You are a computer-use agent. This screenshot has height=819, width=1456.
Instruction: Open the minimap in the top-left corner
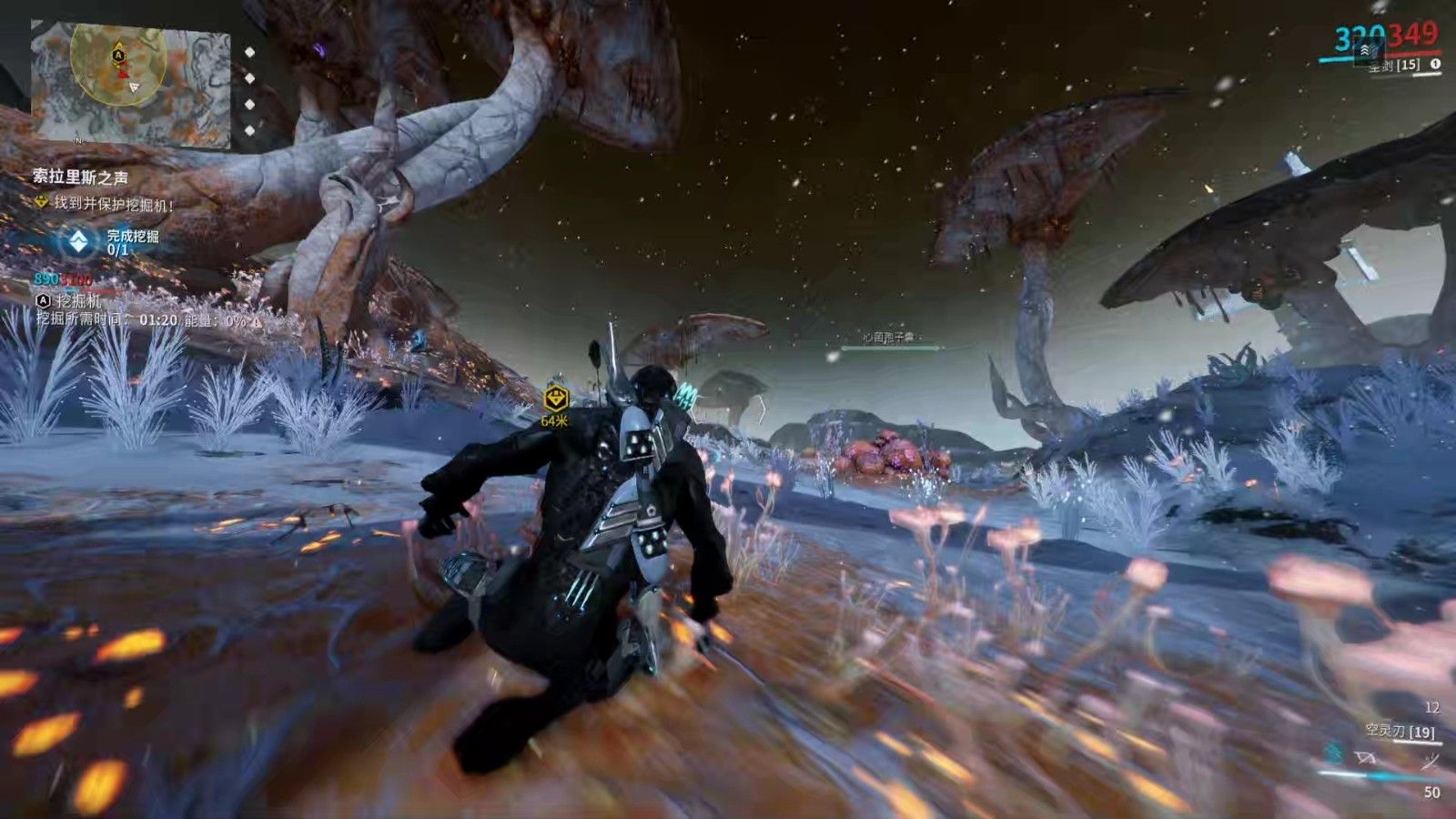point(130,82)
